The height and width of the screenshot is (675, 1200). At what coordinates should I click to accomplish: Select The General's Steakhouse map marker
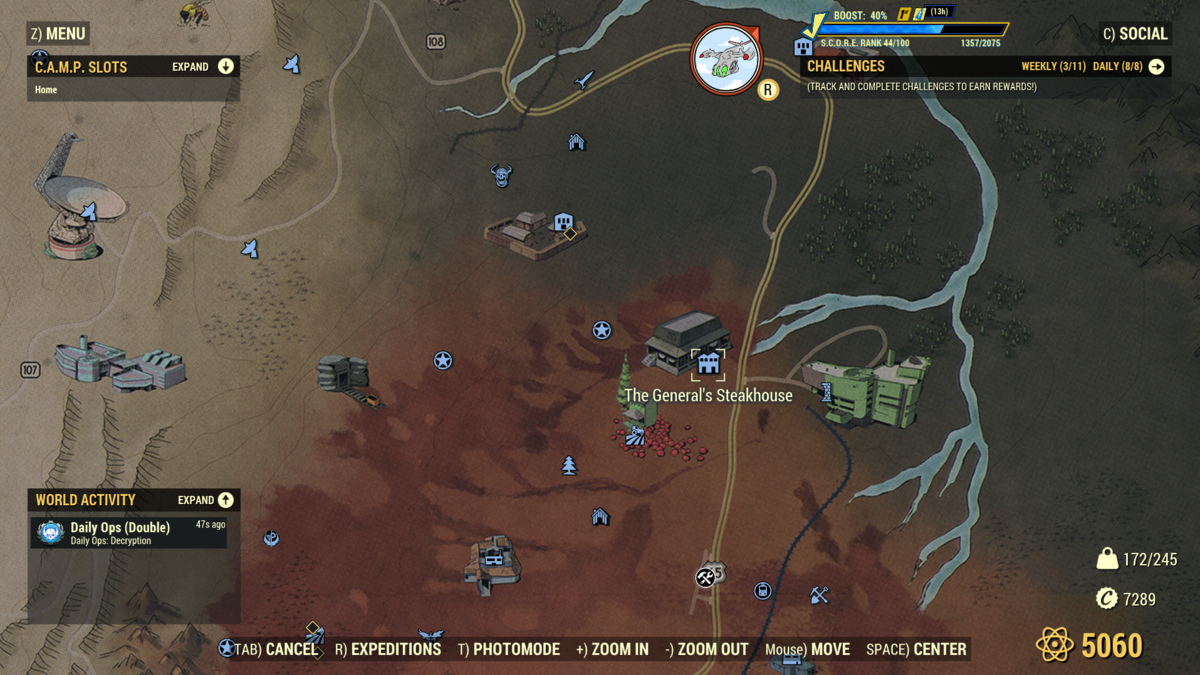click(708, 364)
